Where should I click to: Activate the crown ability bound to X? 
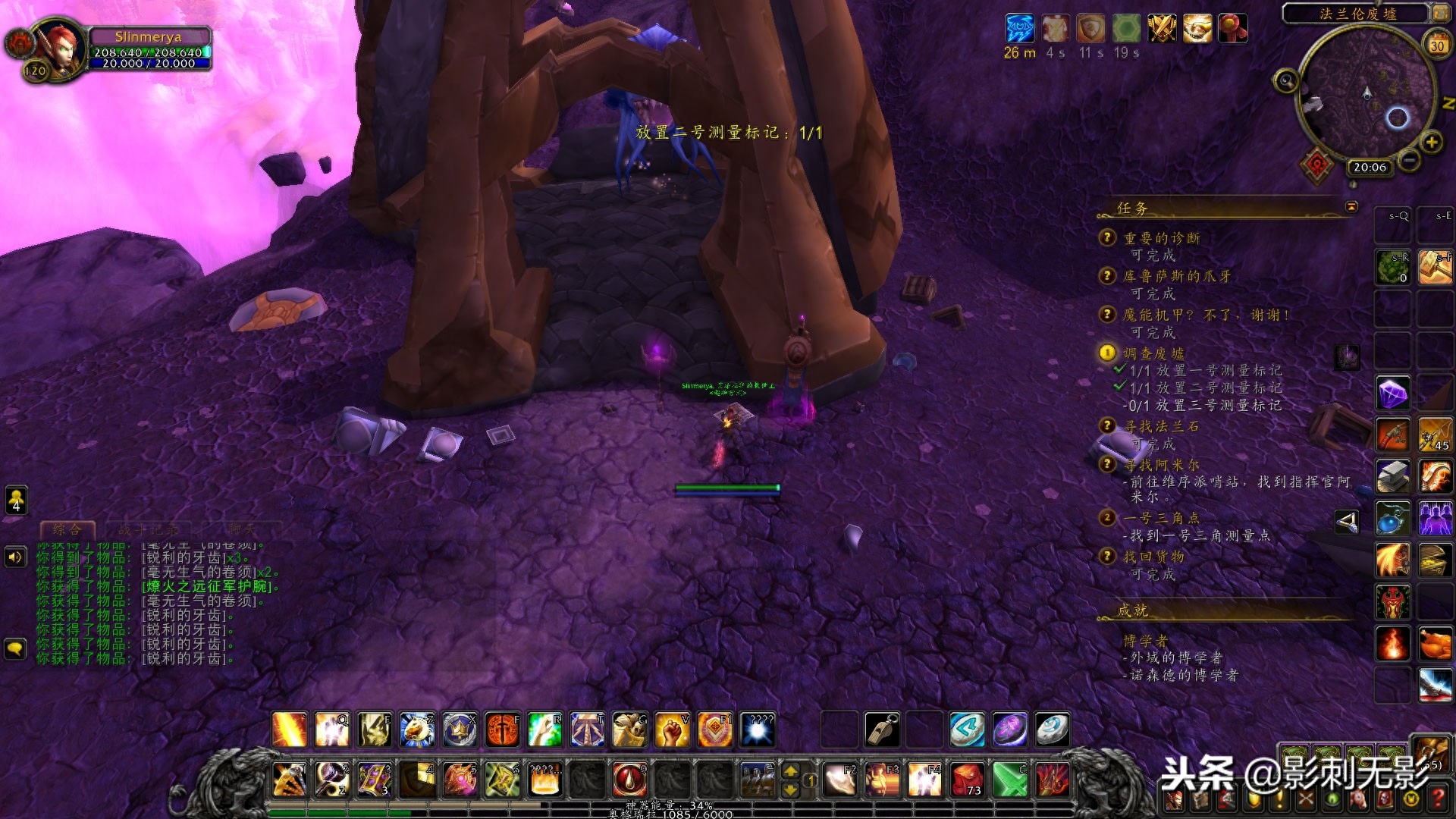tap(460, 730)
